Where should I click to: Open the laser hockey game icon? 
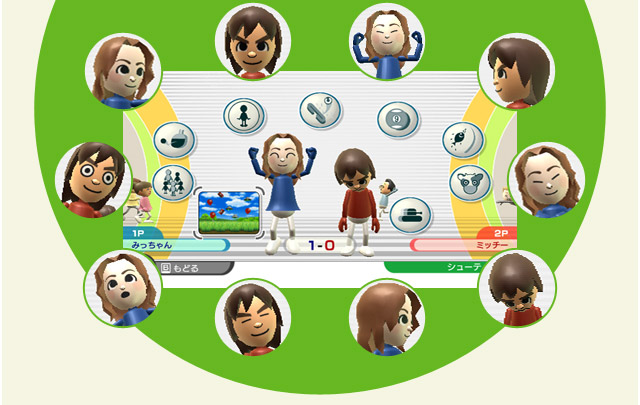(175, 140)
